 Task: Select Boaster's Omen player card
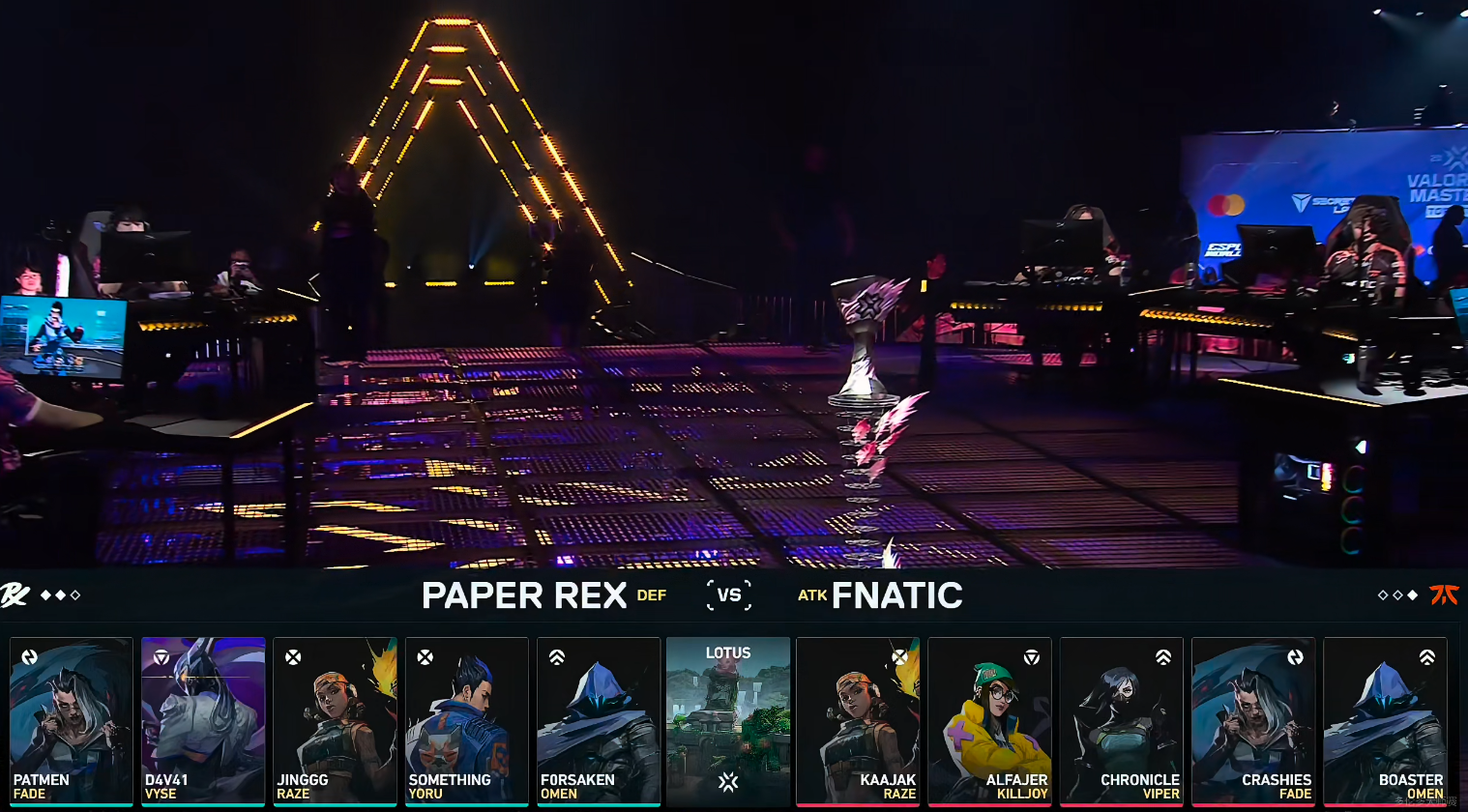(x=1385, y=720)
